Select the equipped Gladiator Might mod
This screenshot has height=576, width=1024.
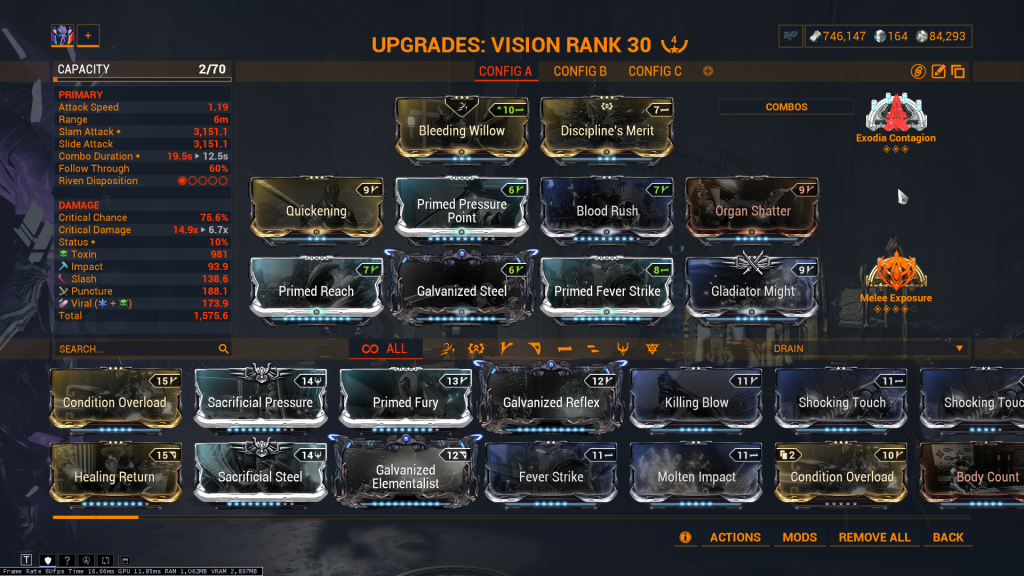click(x=752, y=291)
